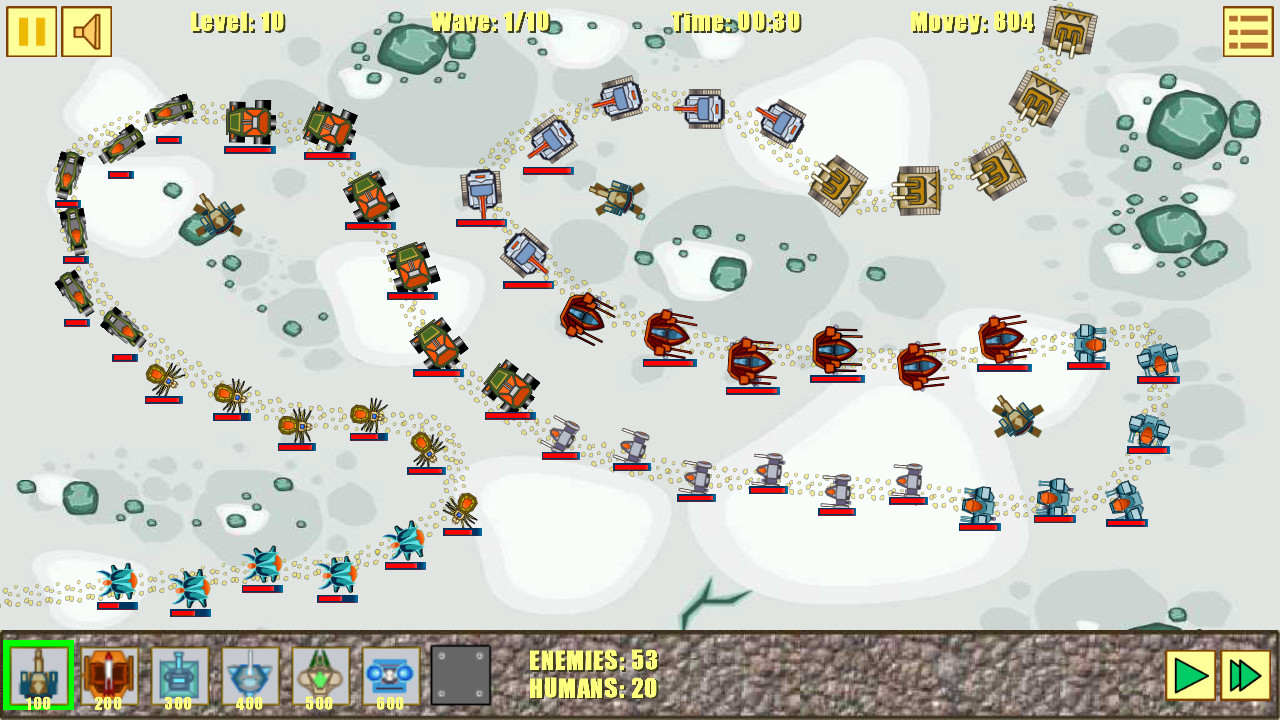Click the Level: 10 label
Viewport: 1280px width, 720px height.
pyautogui.click(x=238, y=22)
